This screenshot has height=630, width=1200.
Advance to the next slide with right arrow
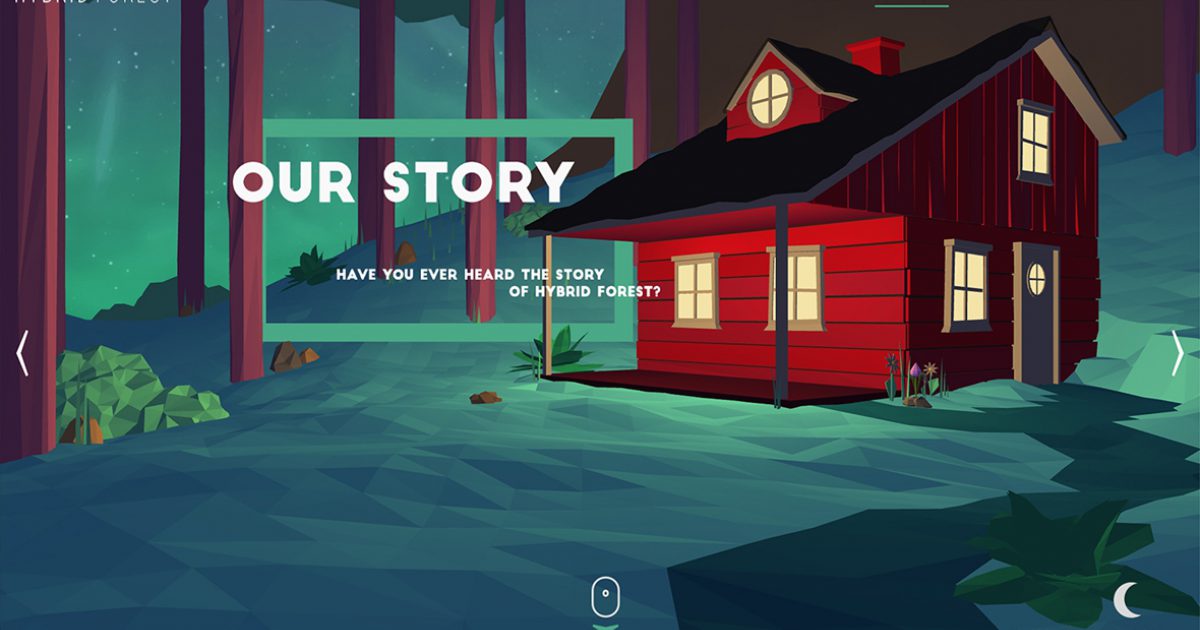[x=1178, y=353]
